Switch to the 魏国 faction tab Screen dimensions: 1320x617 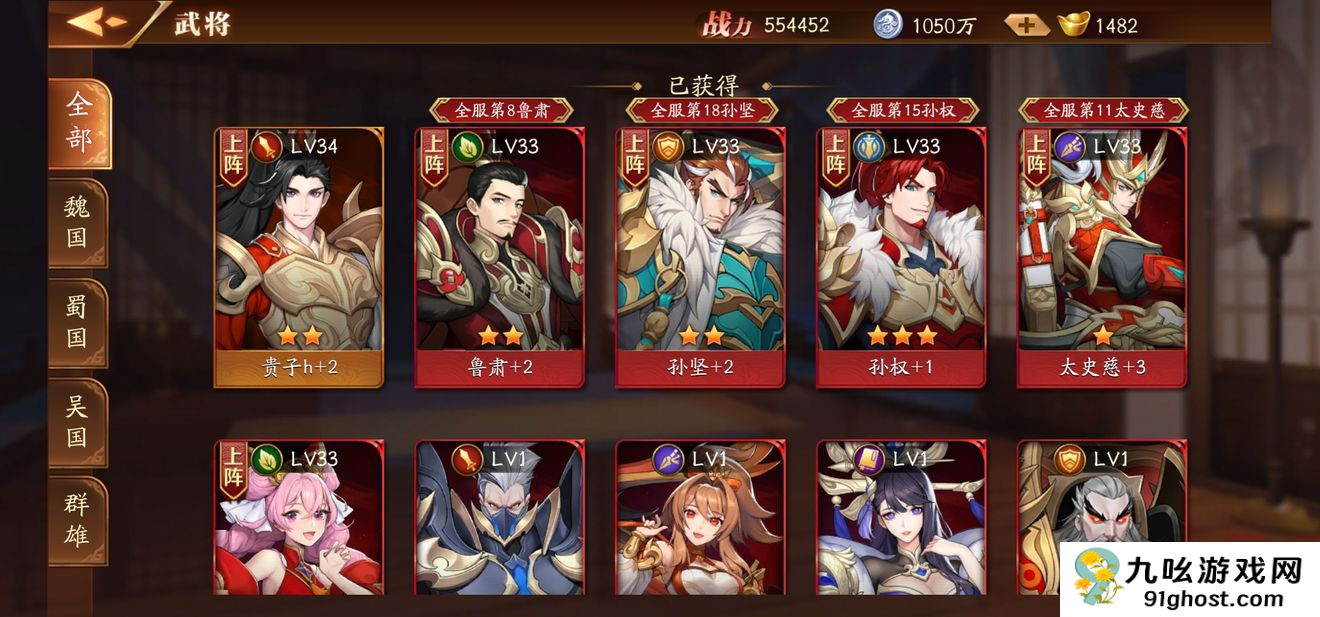click(77, 223)
